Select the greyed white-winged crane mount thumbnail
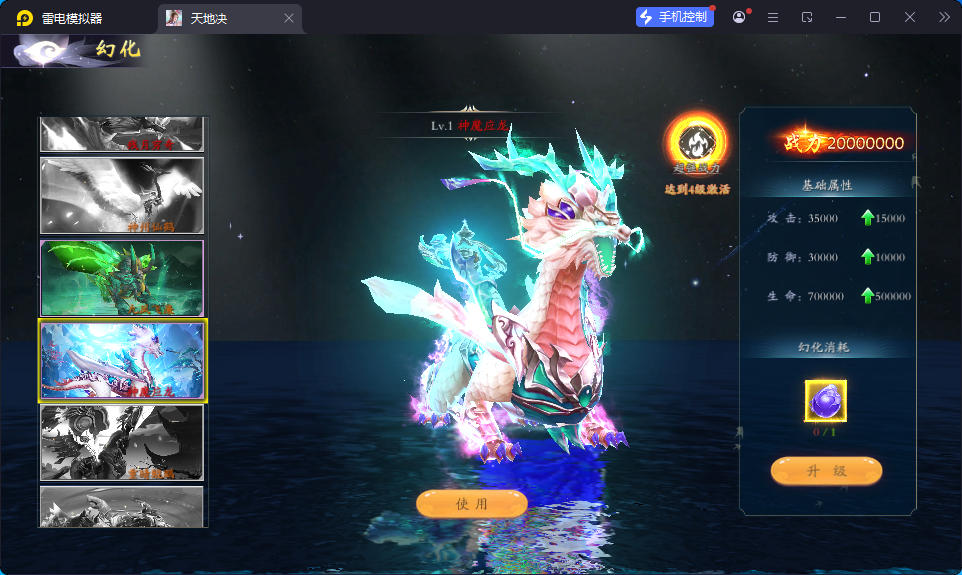The width and height of the screenshot is (962, 575). [x=122, y=195]
